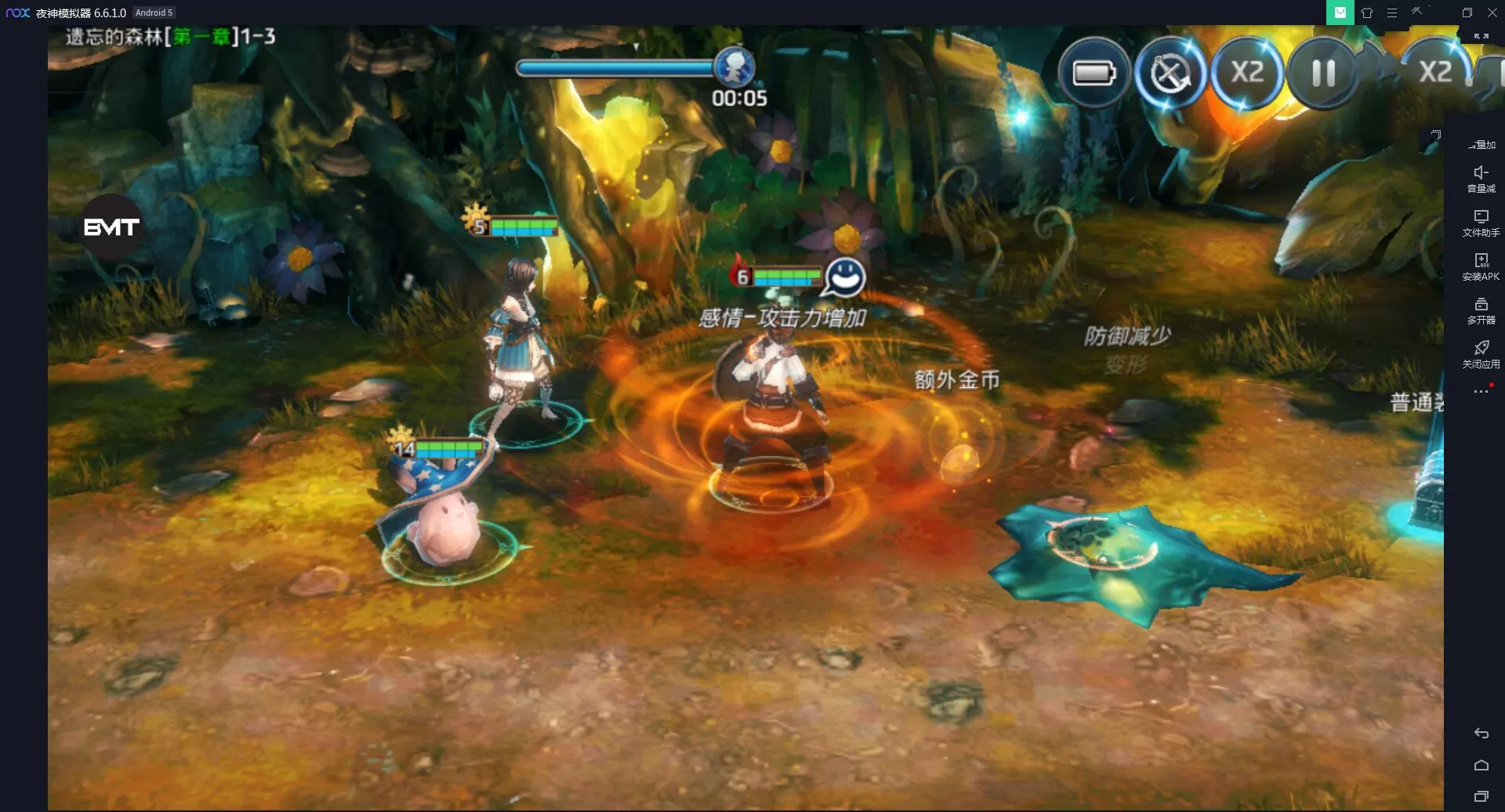Tap the battery saver icon button
The width and height of the screenshot is (1505, 812).
pos(1093,74)
